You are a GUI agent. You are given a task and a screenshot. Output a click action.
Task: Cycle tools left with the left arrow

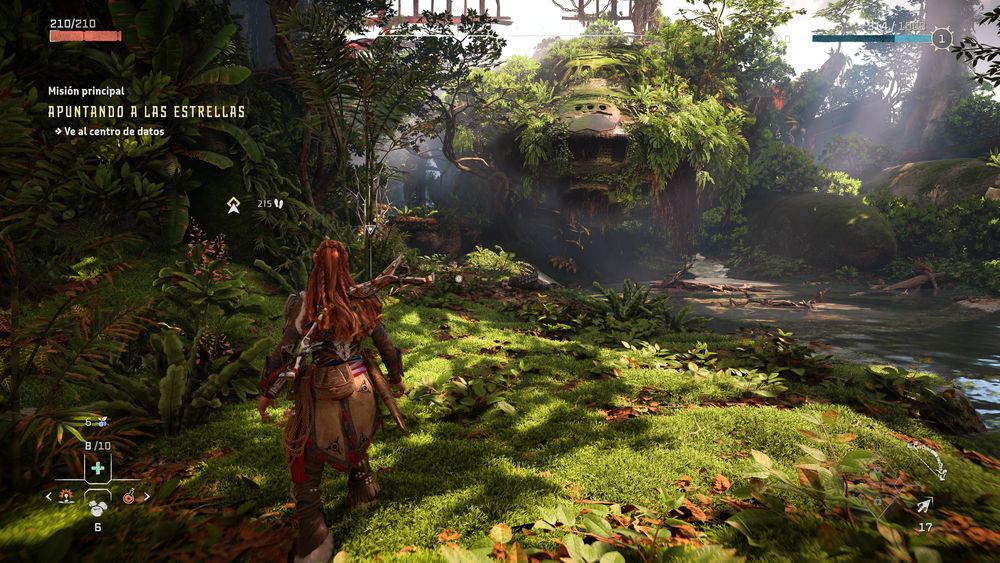(x=49, y=496)
